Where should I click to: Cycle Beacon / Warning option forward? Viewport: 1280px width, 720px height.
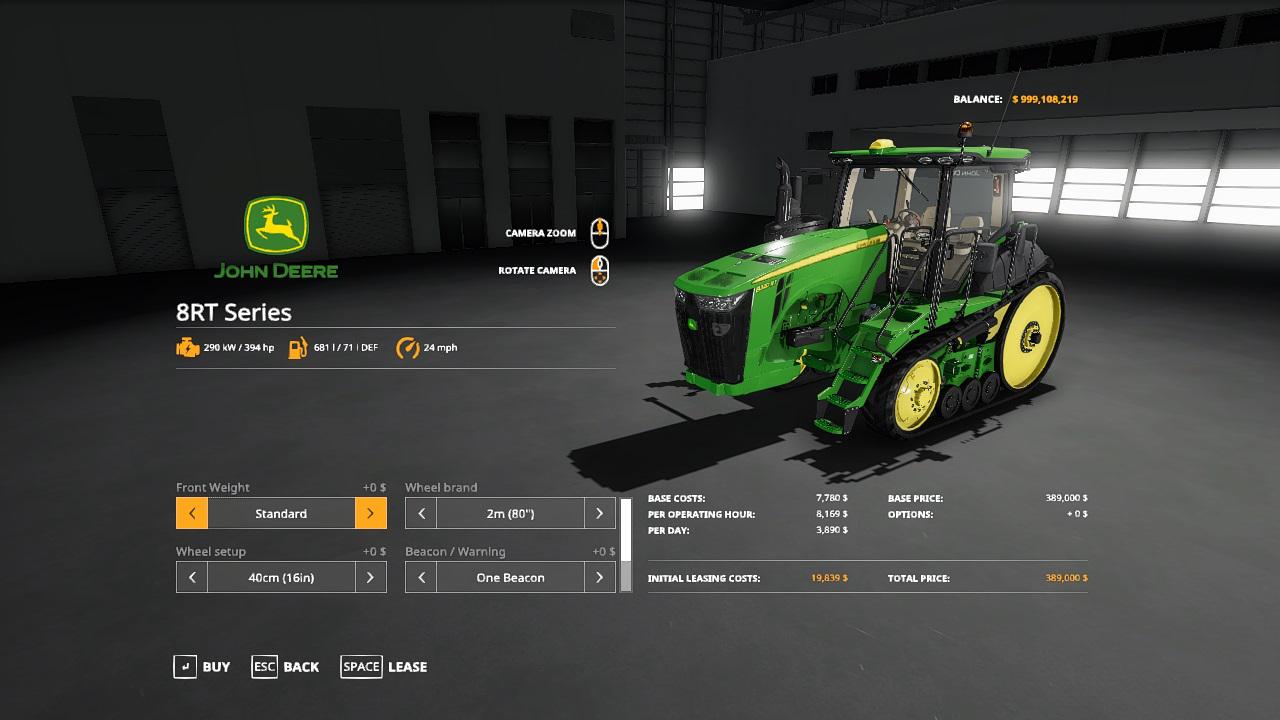tap(599, 578)
